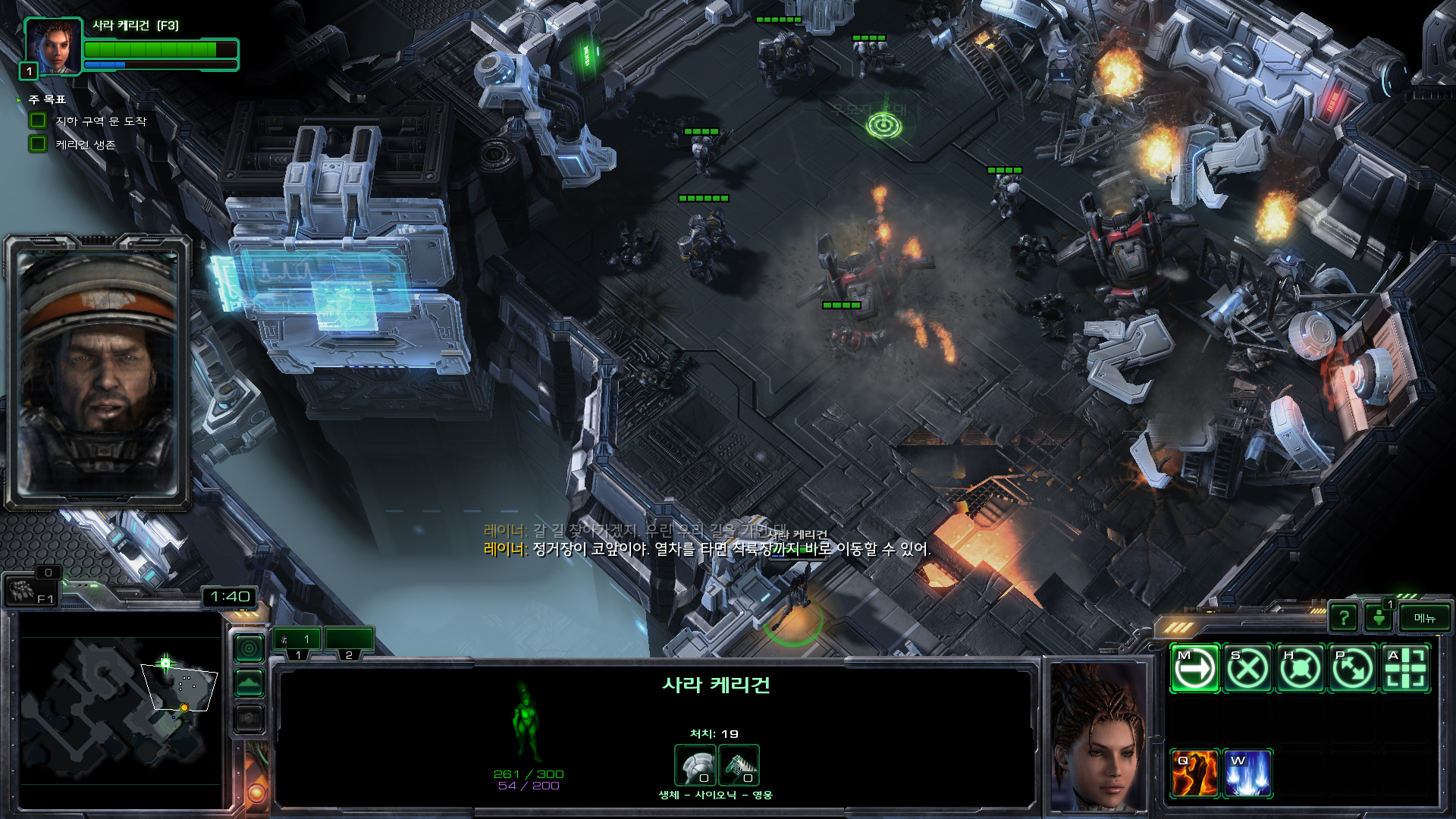This screenshot has width=1456, height=819.
Task: Click Kerrigan's large unit portrait
Action: [x=1098, y=736]
